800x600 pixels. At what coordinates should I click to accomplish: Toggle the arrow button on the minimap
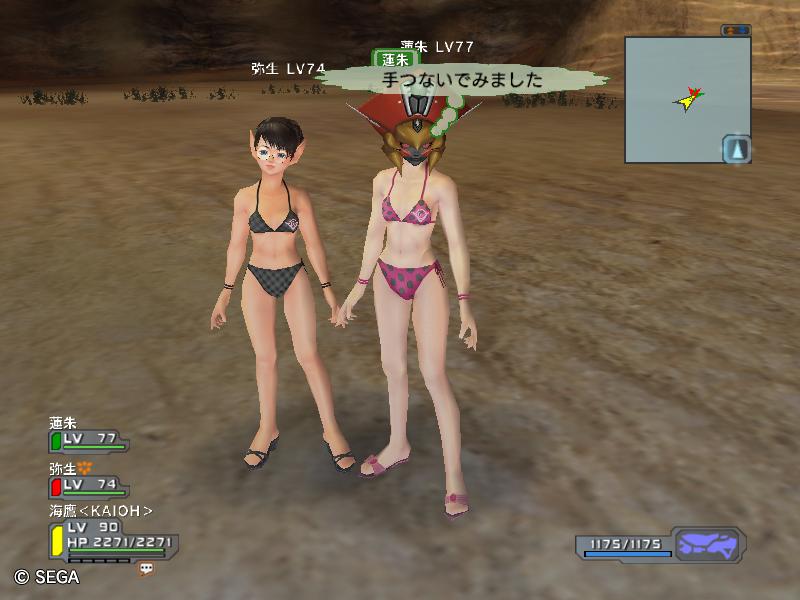pyautogui.click(x=736, y=149)
